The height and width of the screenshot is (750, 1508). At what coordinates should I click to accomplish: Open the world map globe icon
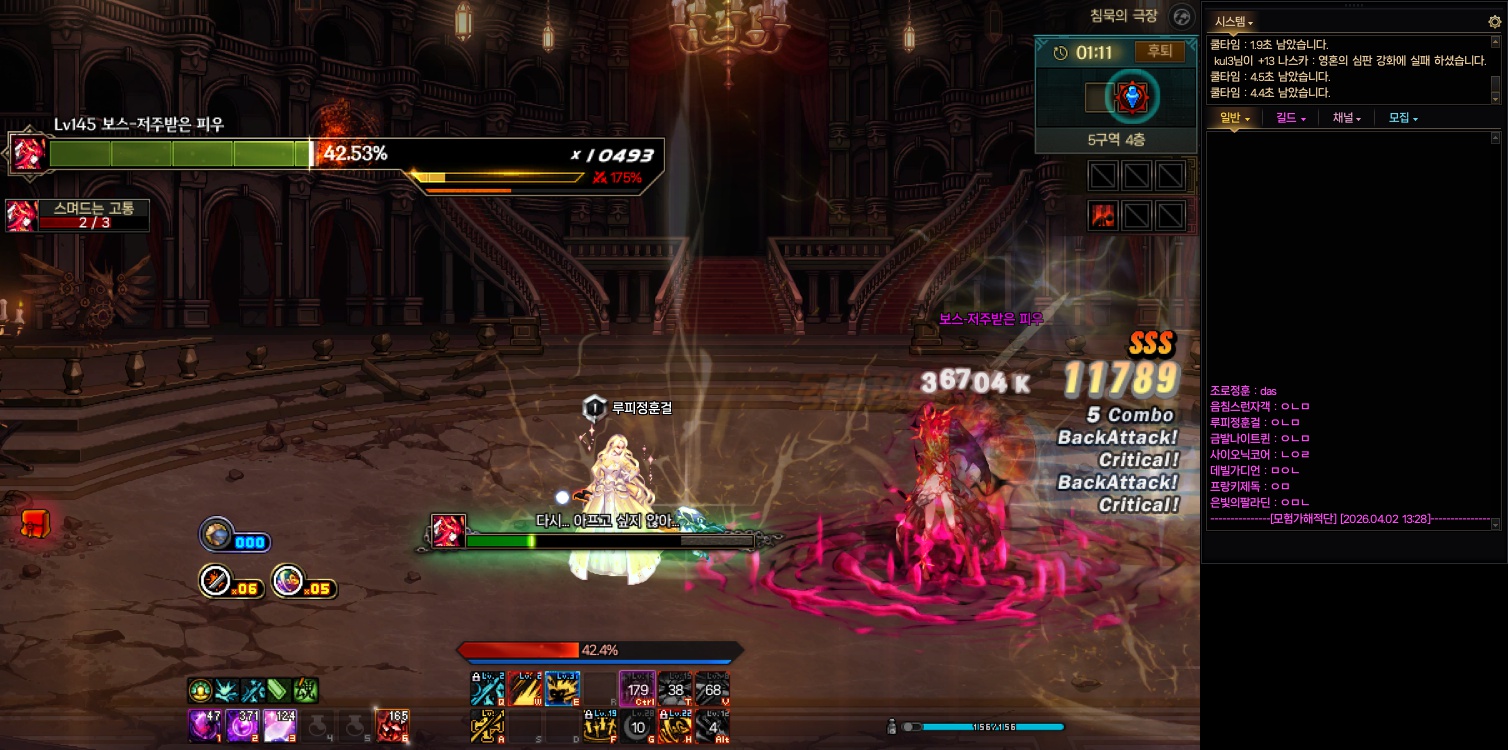pyautogui.click(x=1182, y=17)
